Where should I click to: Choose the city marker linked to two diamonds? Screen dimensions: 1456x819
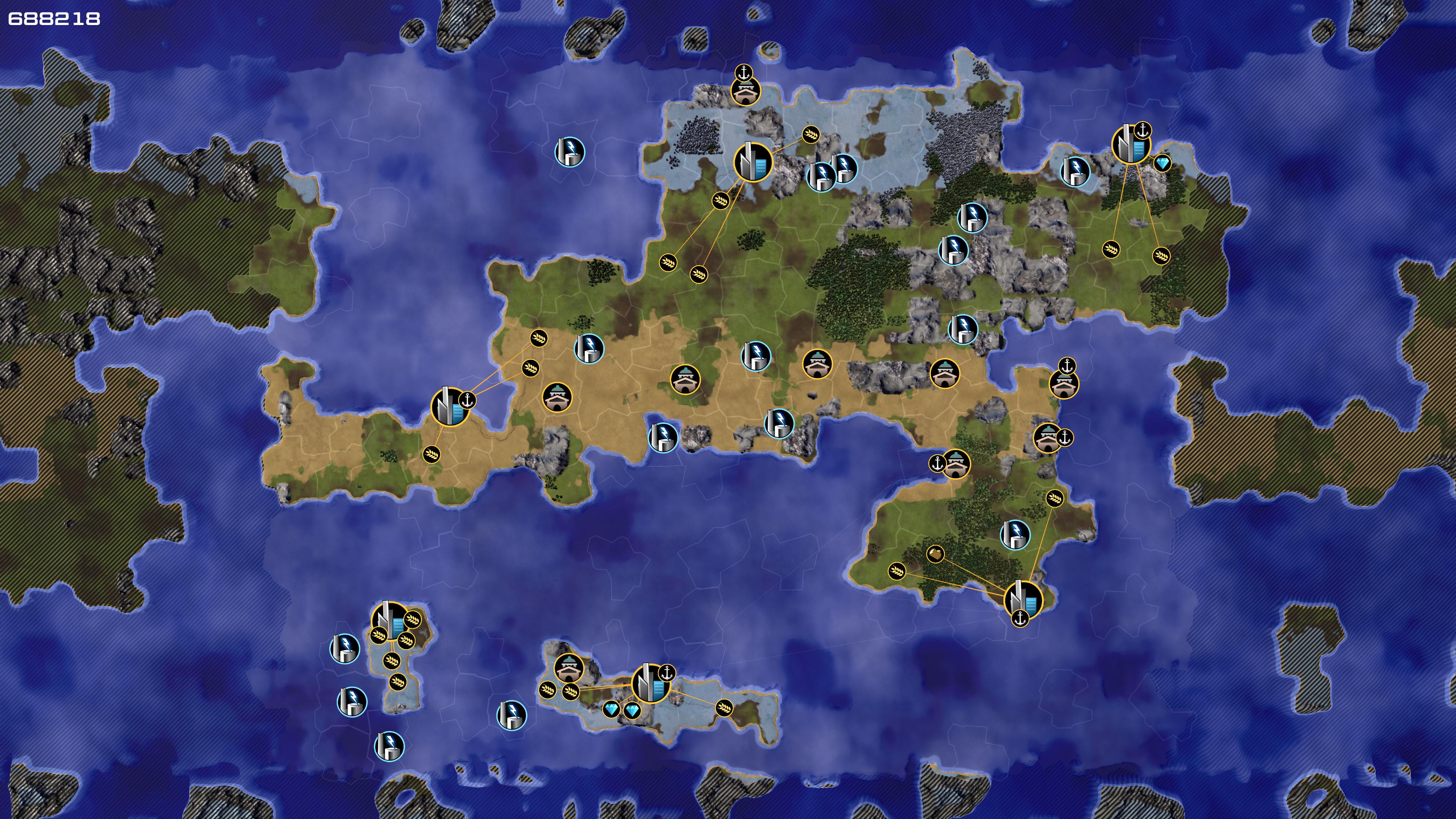tap(650, 683)
